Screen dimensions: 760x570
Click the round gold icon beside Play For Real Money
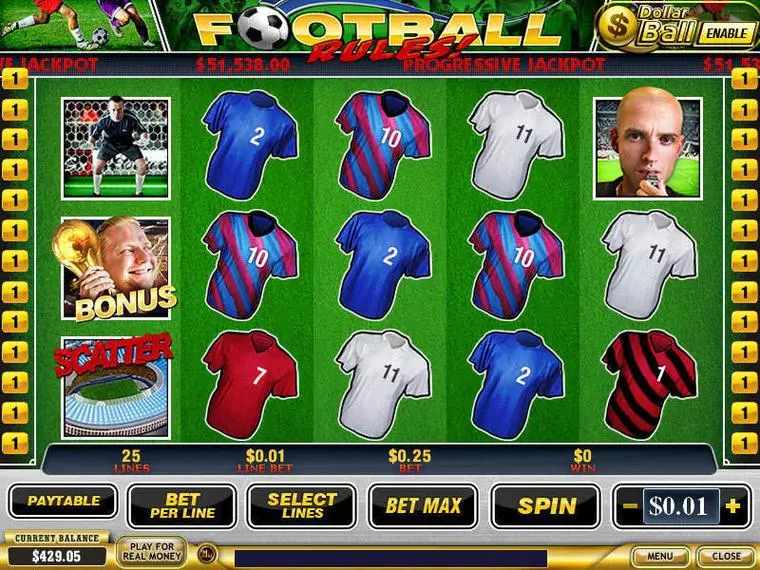click(x=206, y=553)
